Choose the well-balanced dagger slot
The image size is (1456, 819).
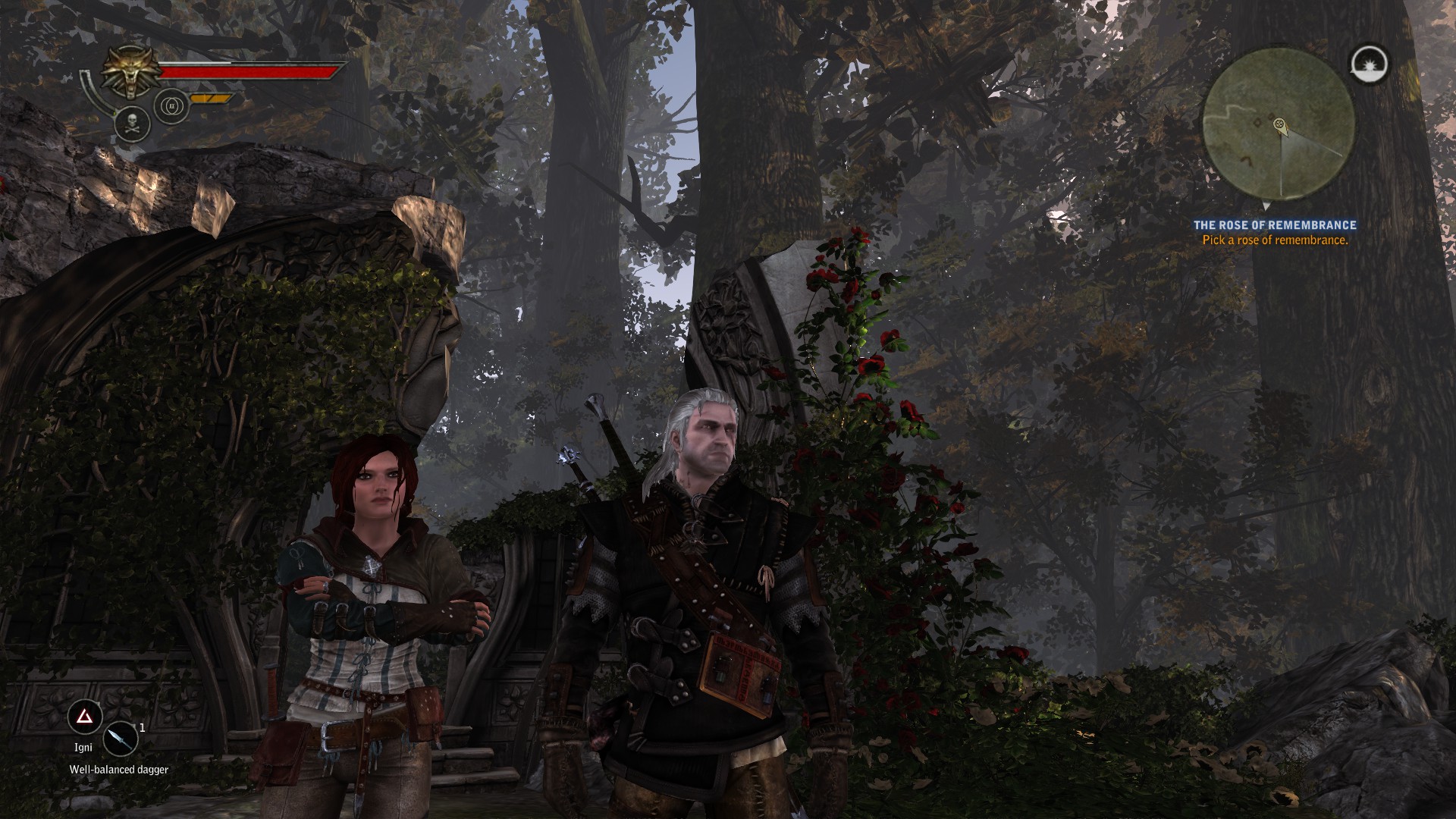120,739
